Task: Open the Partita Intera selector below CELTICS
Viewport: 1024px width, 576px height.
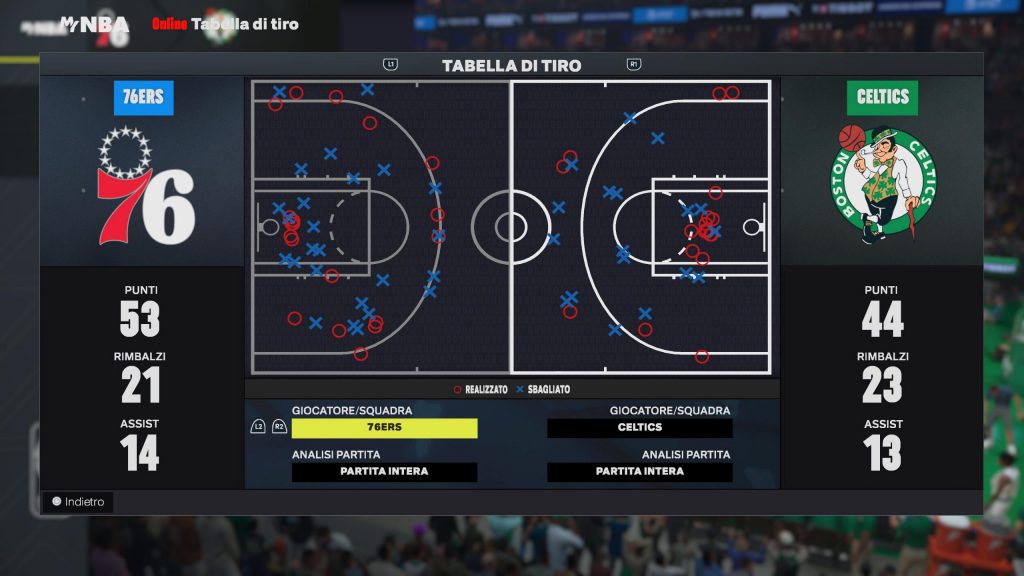Action: coord(640,472)
